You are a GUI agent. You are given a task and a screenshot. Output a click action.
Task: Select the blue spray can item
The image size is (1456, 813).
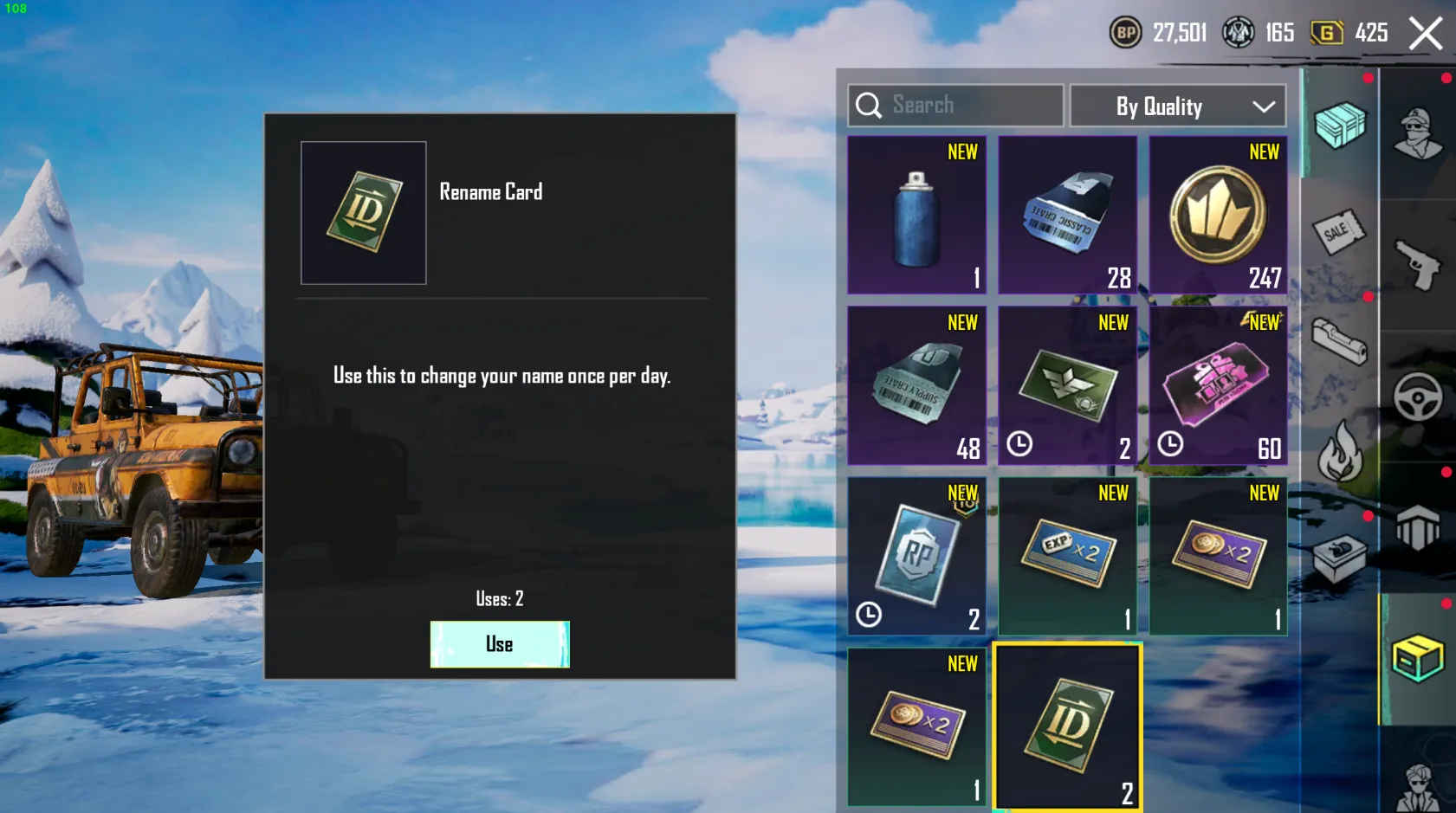pos(916,214)
